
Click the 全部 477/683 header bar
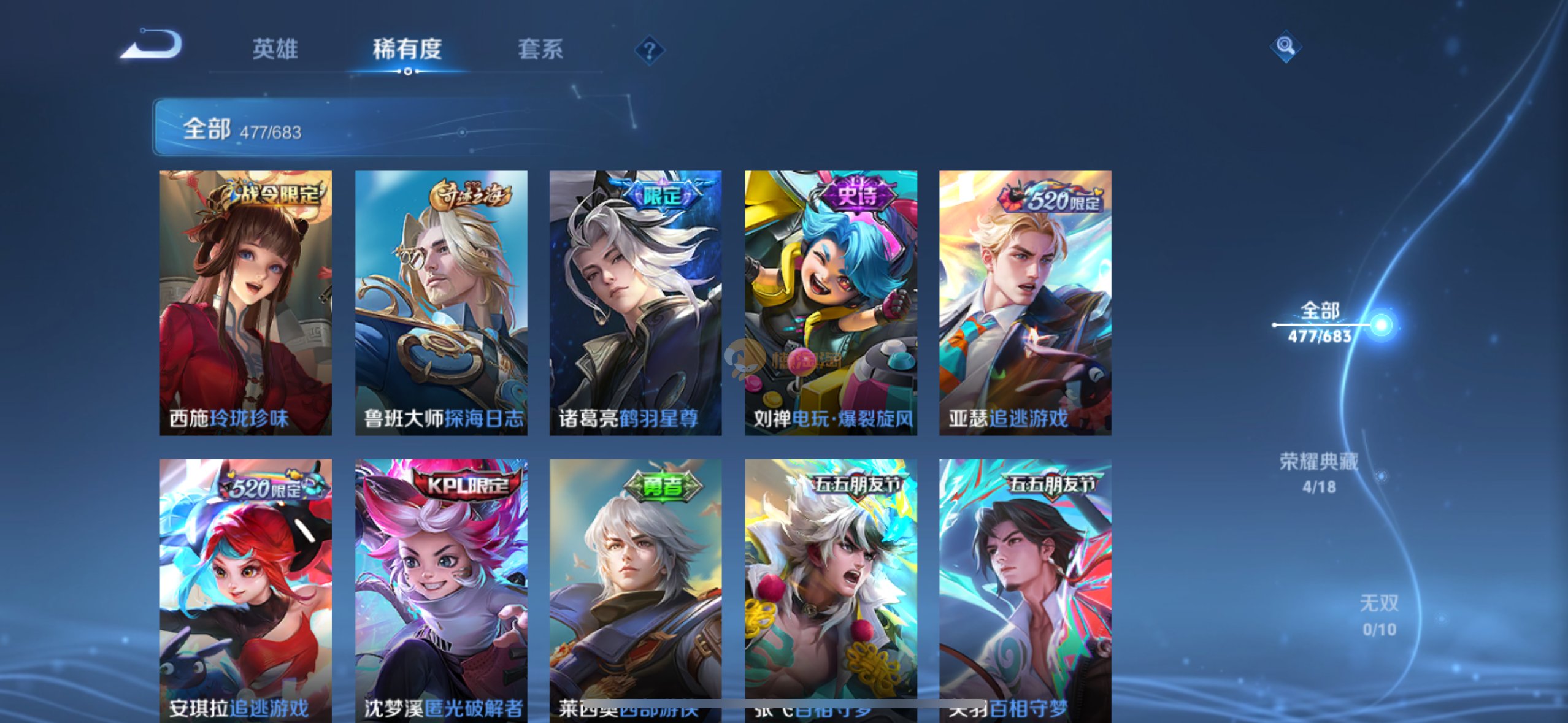point(393,128)
